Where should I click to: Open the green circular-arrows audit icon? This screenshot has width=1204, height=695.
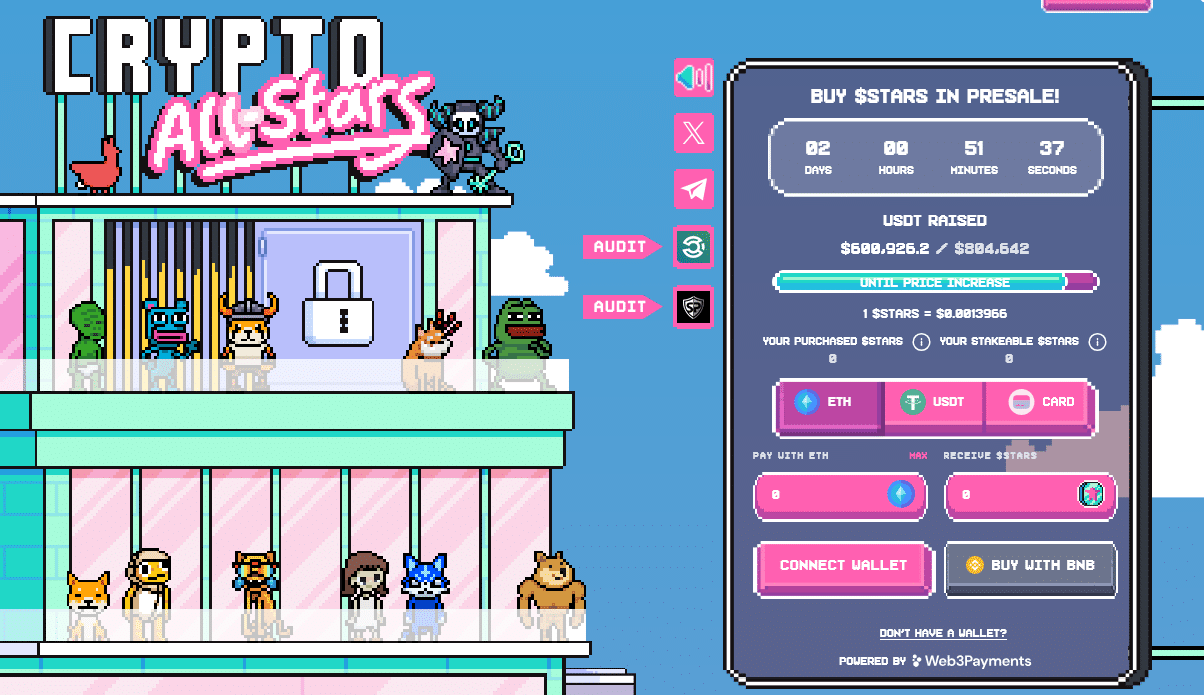(693, 247)
